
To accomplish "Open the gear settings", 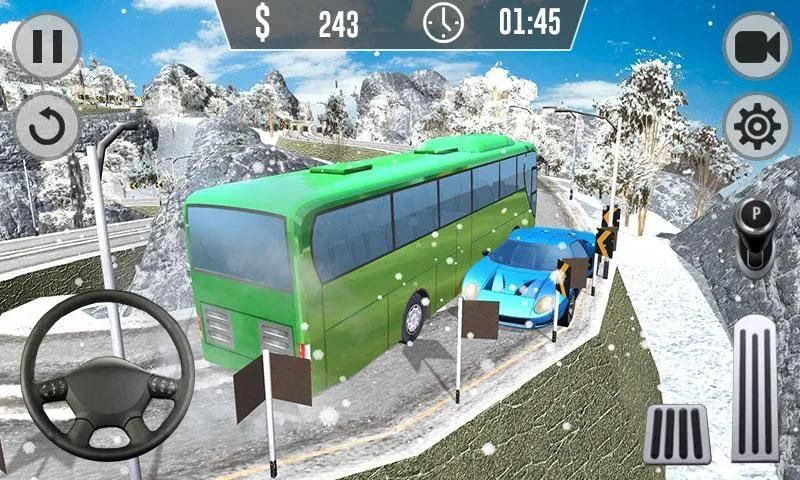I will click(757, 126).
